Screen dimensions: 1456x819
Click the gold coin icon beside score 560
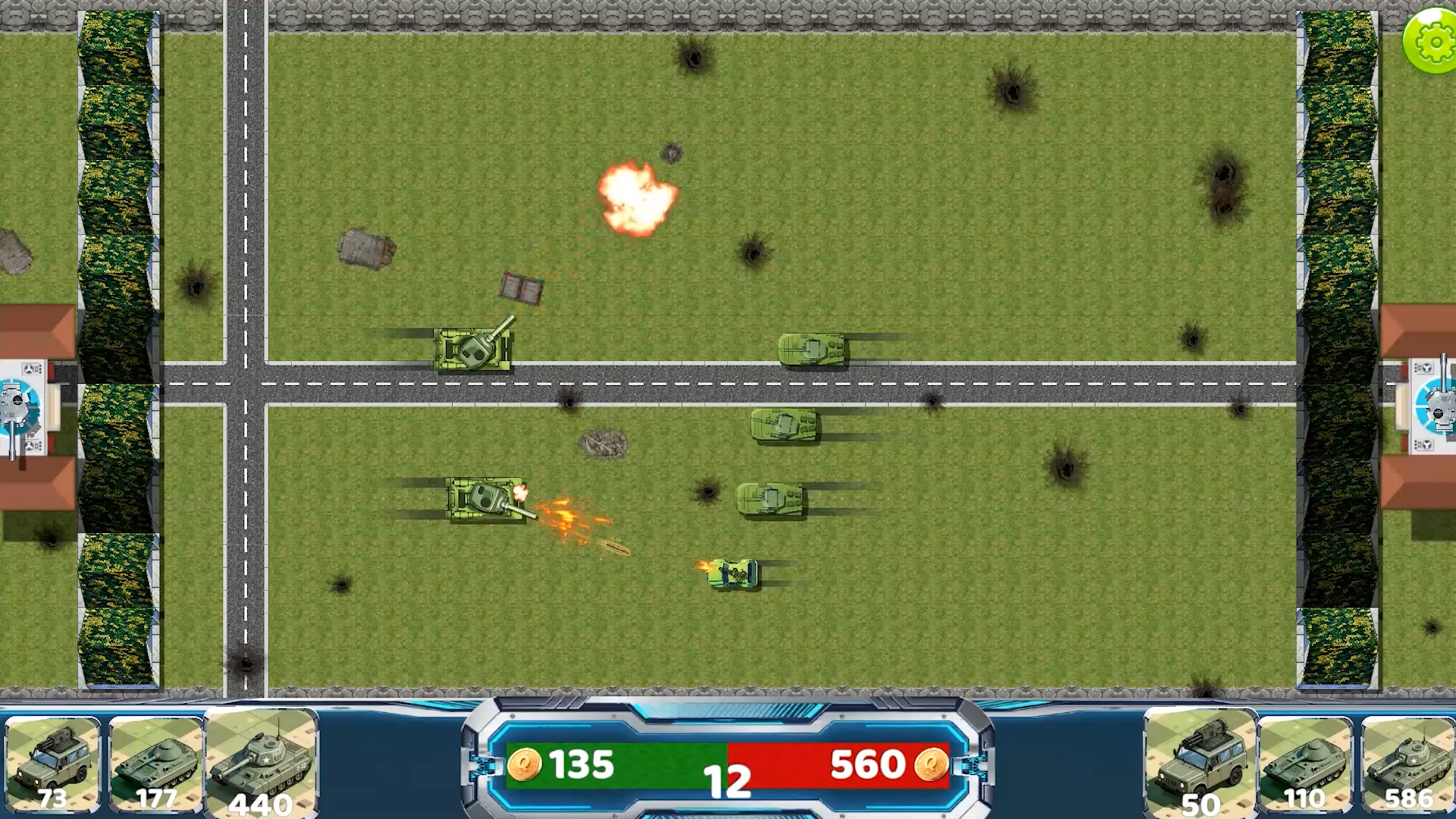coord(931,764)
